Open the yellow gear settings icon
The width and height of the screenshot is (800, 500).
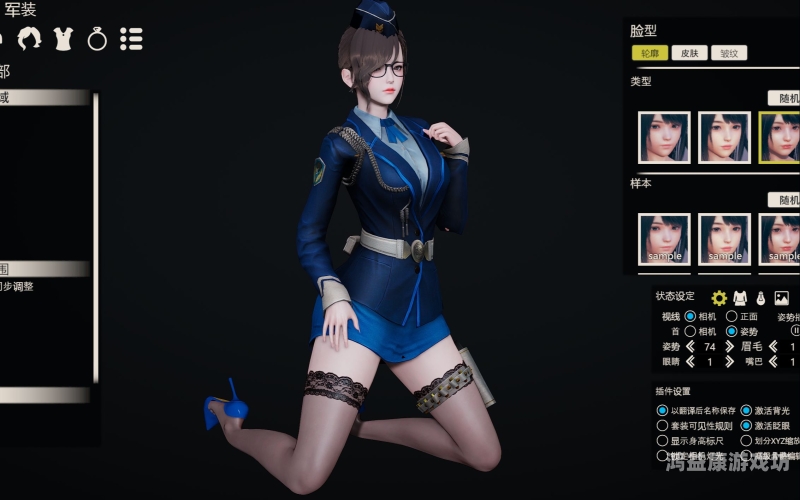tap(719, 298)
